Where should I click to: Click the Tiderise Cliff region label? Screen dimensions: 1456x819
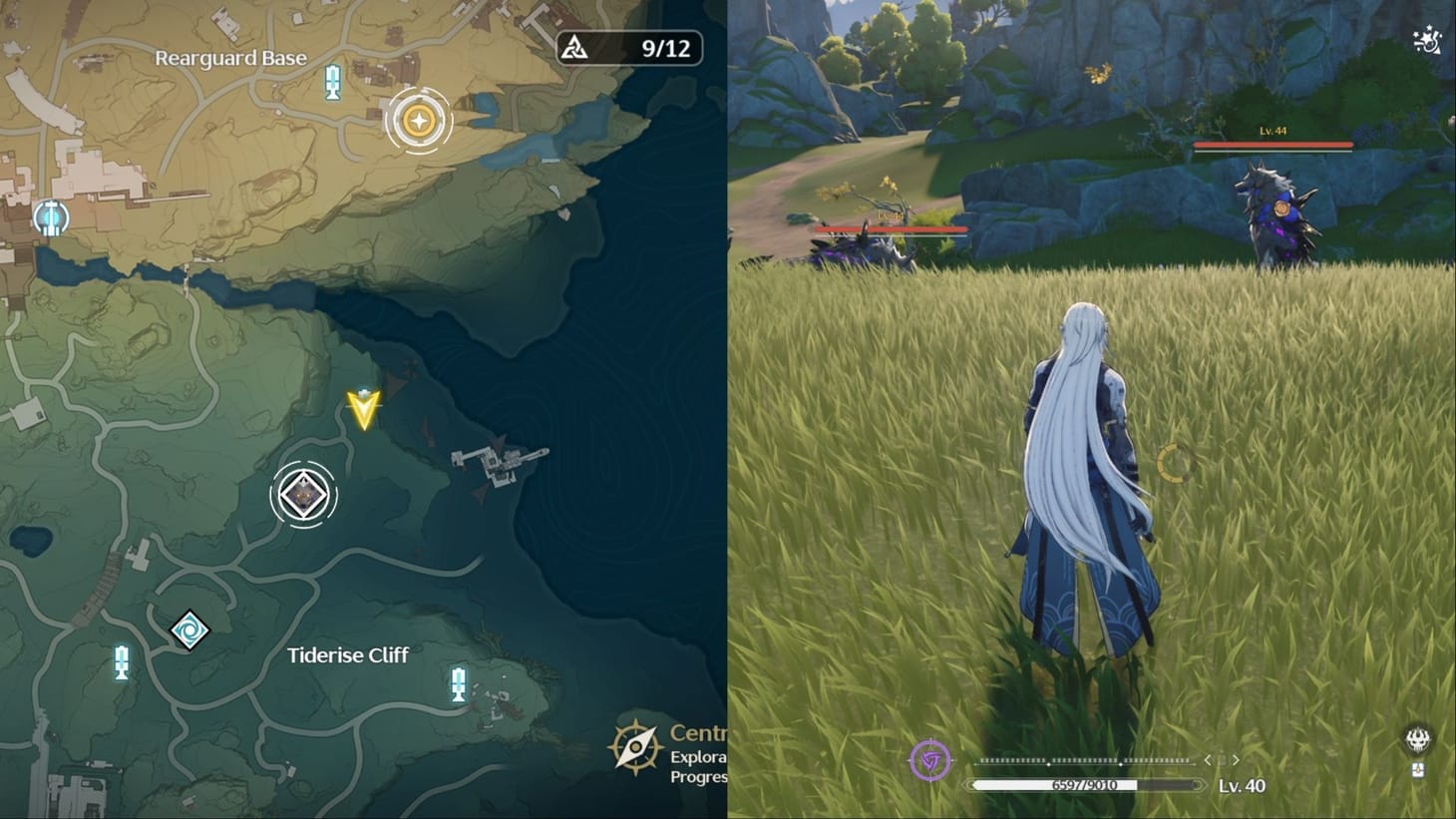(x=347, y=655)
